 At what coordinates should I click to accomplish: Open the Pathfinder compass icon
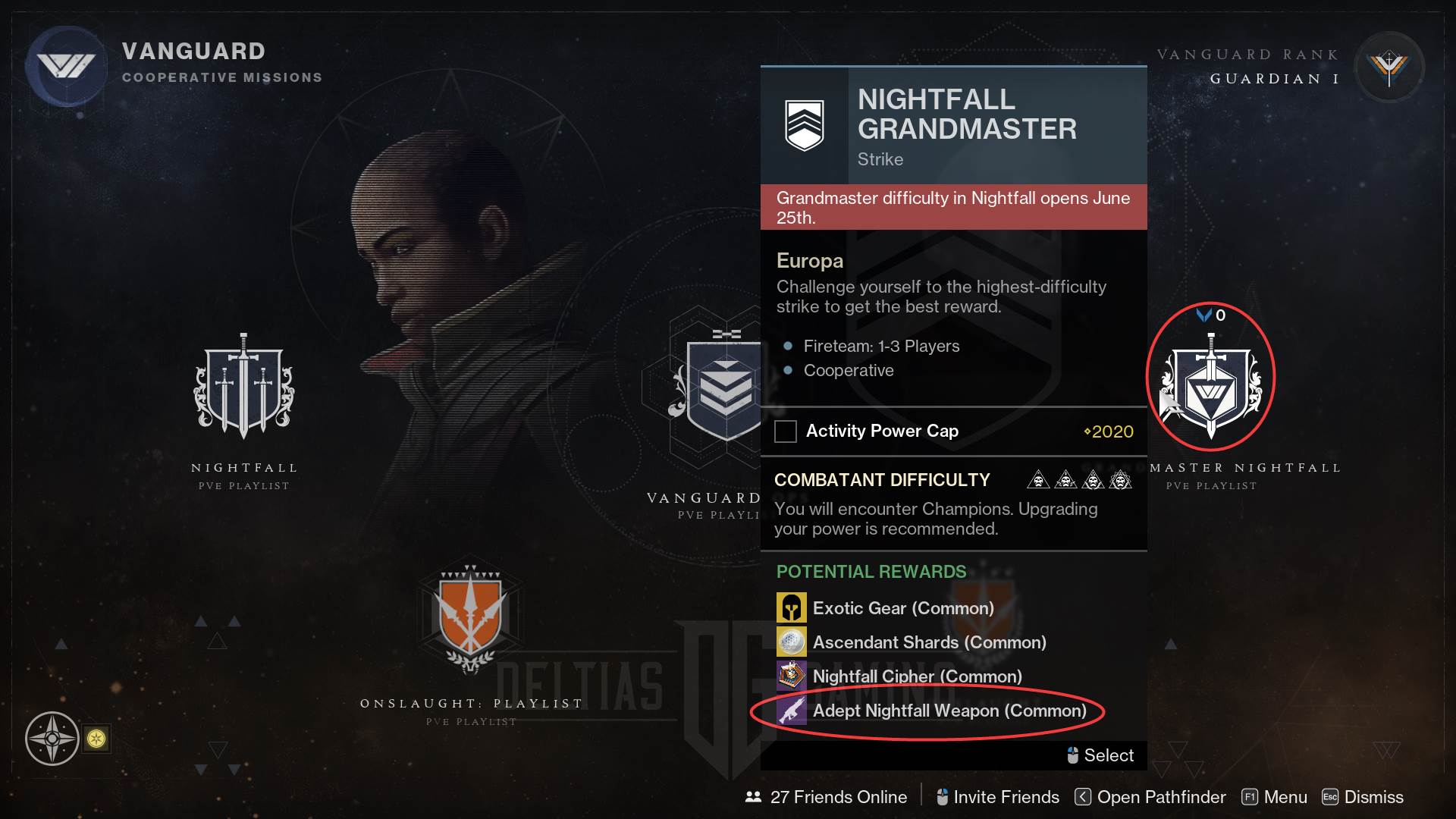(x=52, y=738)
